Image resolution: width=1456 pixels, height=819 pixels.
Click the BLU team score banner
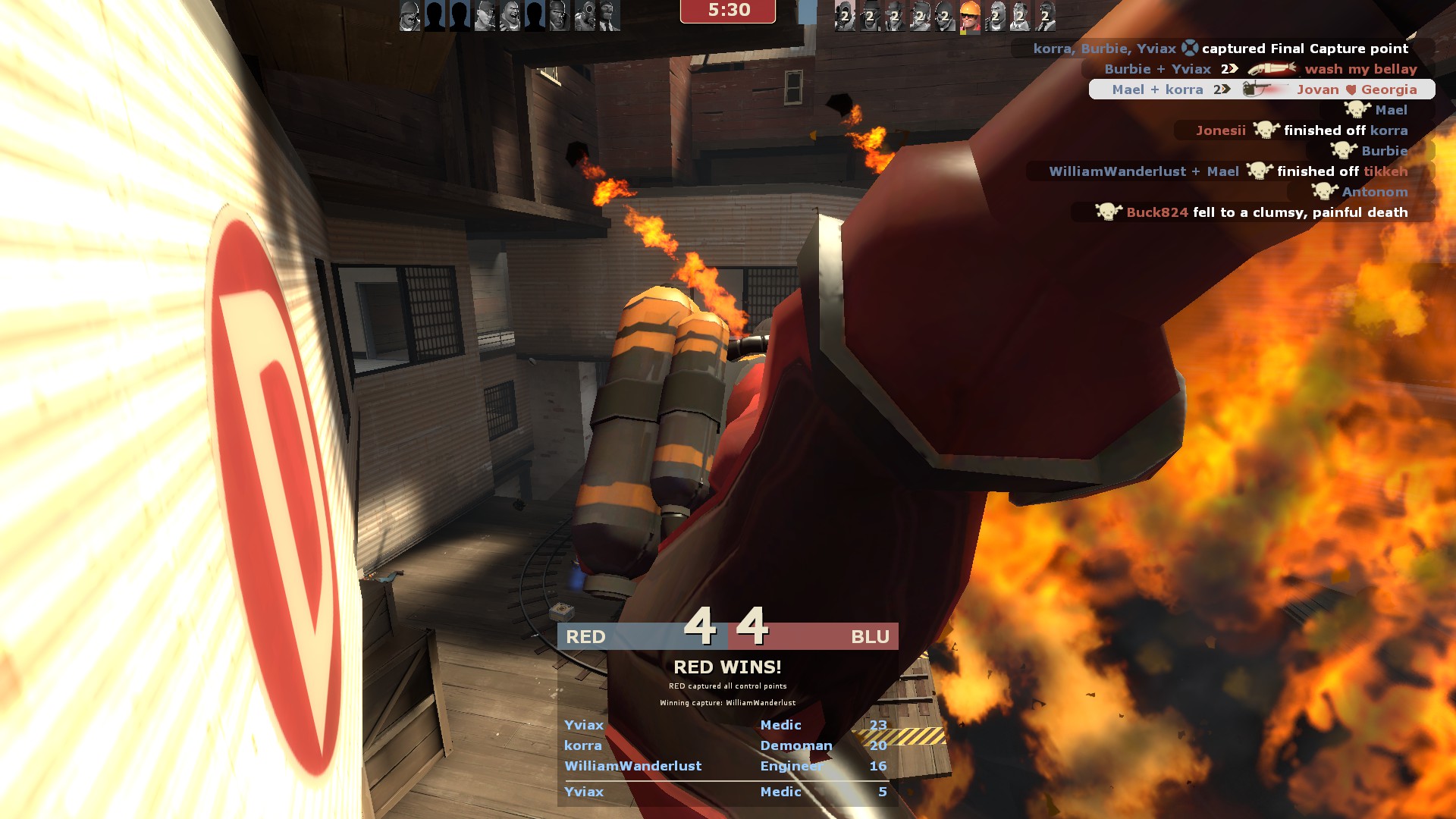click(x=814, y=636)
